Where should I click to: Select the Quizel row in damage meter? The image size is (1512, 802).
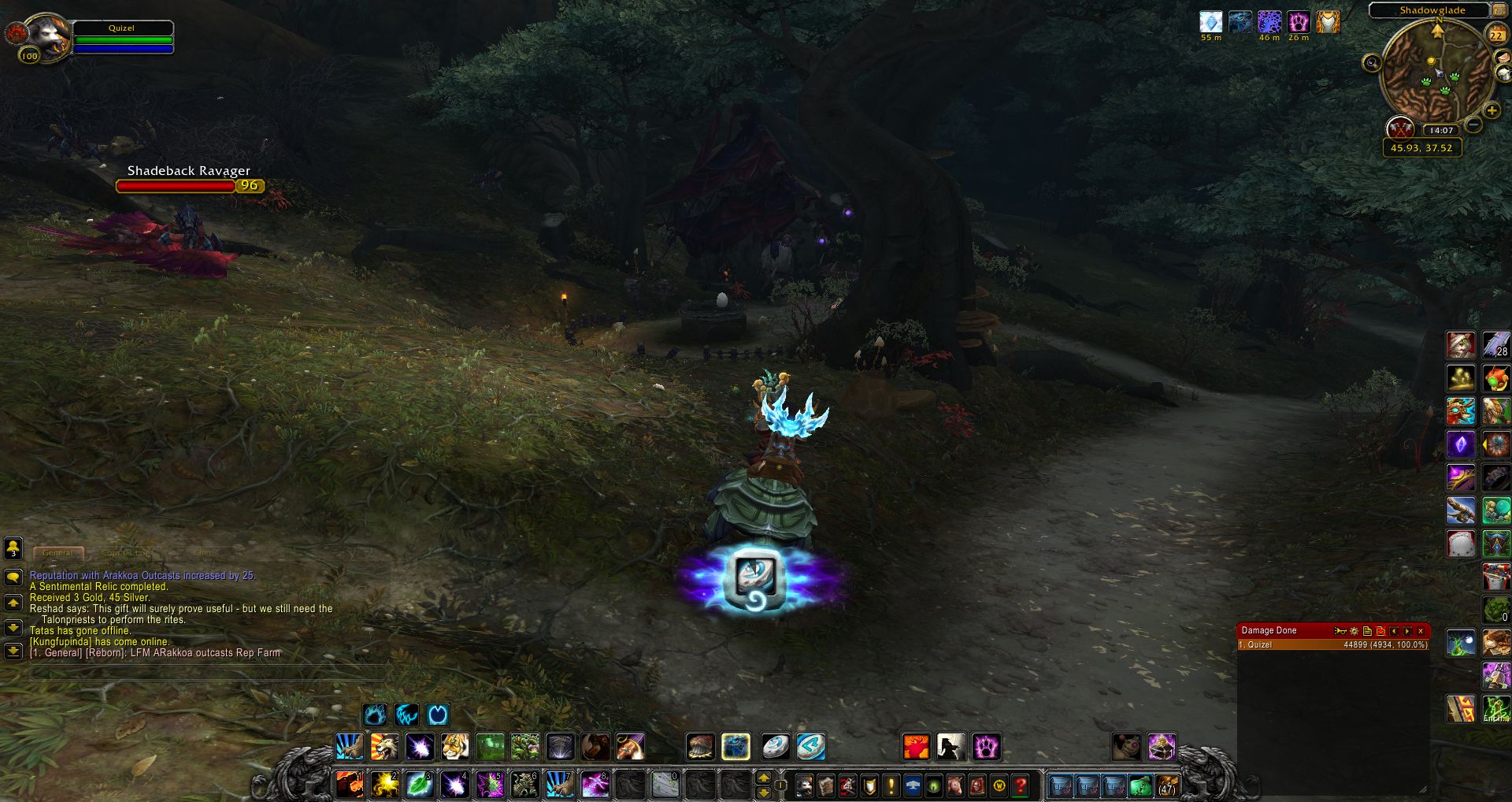point(1332,644)
